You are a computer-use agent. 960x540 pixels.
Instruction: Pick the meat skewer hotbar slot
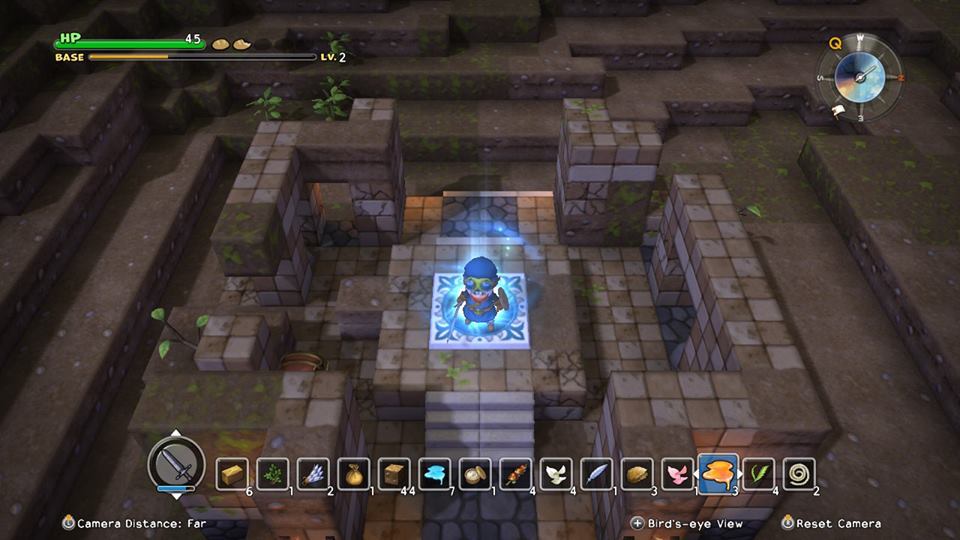516,474
